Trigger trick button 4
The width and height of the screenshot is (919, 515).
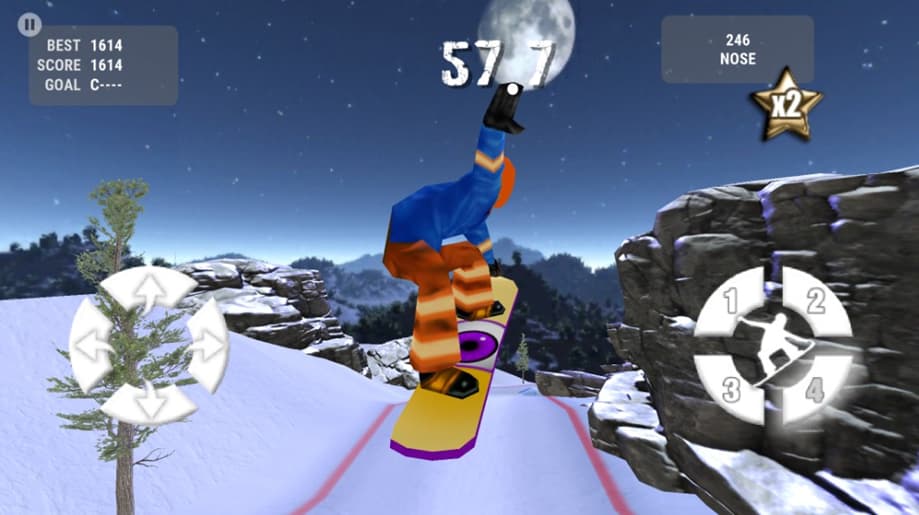[815, 388]
